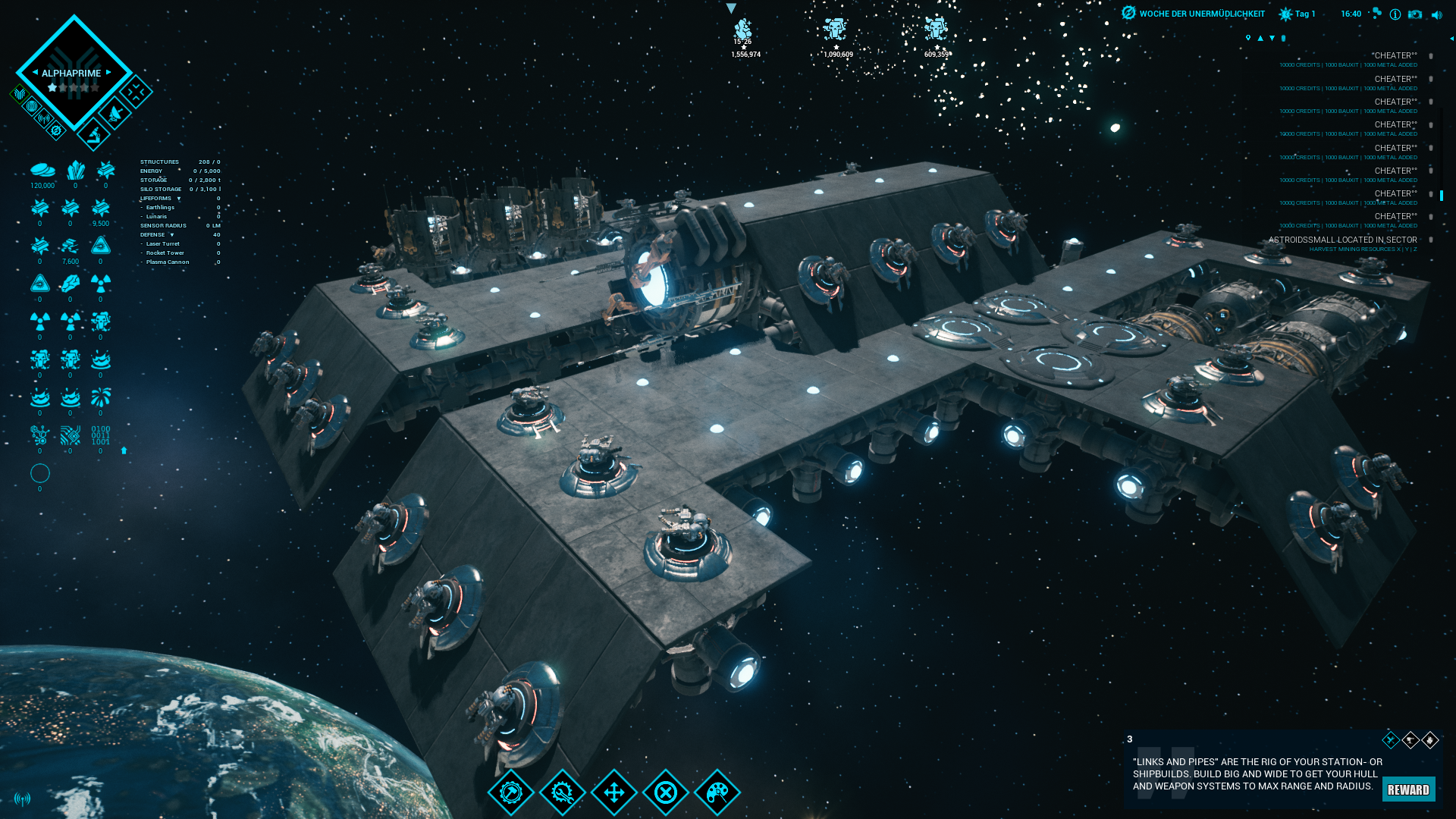
Task: Expand the Lifeforms stat dropdown
Action: point(179,199)
